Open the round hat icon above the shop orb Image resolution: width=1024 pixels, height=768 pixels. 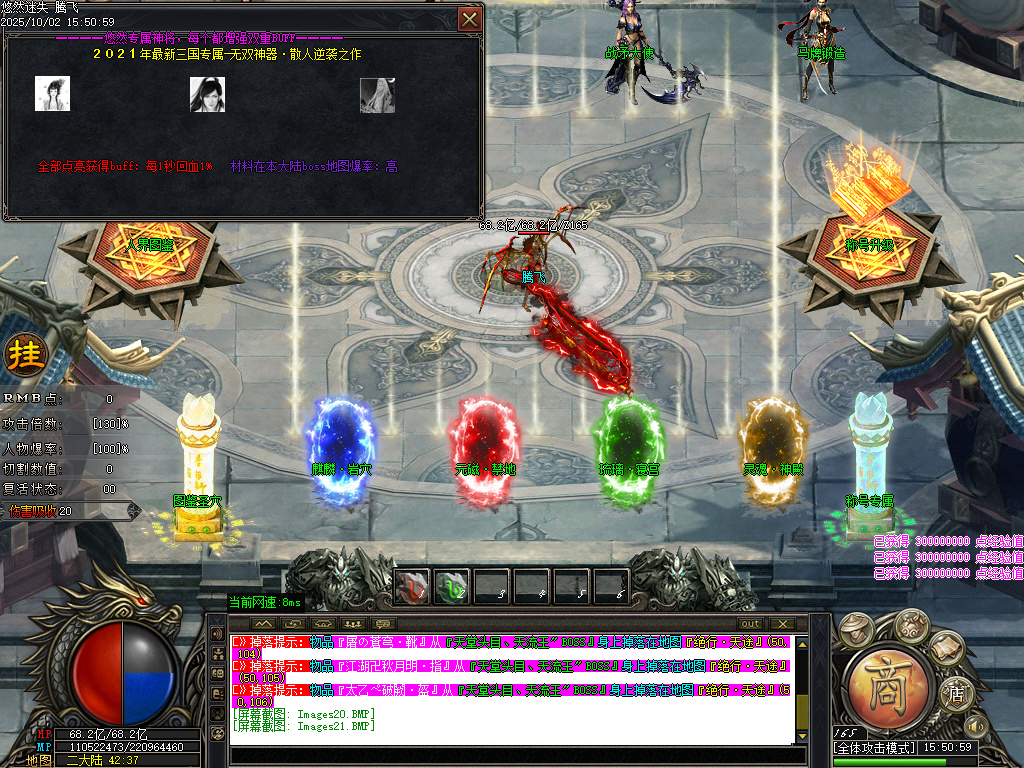[854, 628]
